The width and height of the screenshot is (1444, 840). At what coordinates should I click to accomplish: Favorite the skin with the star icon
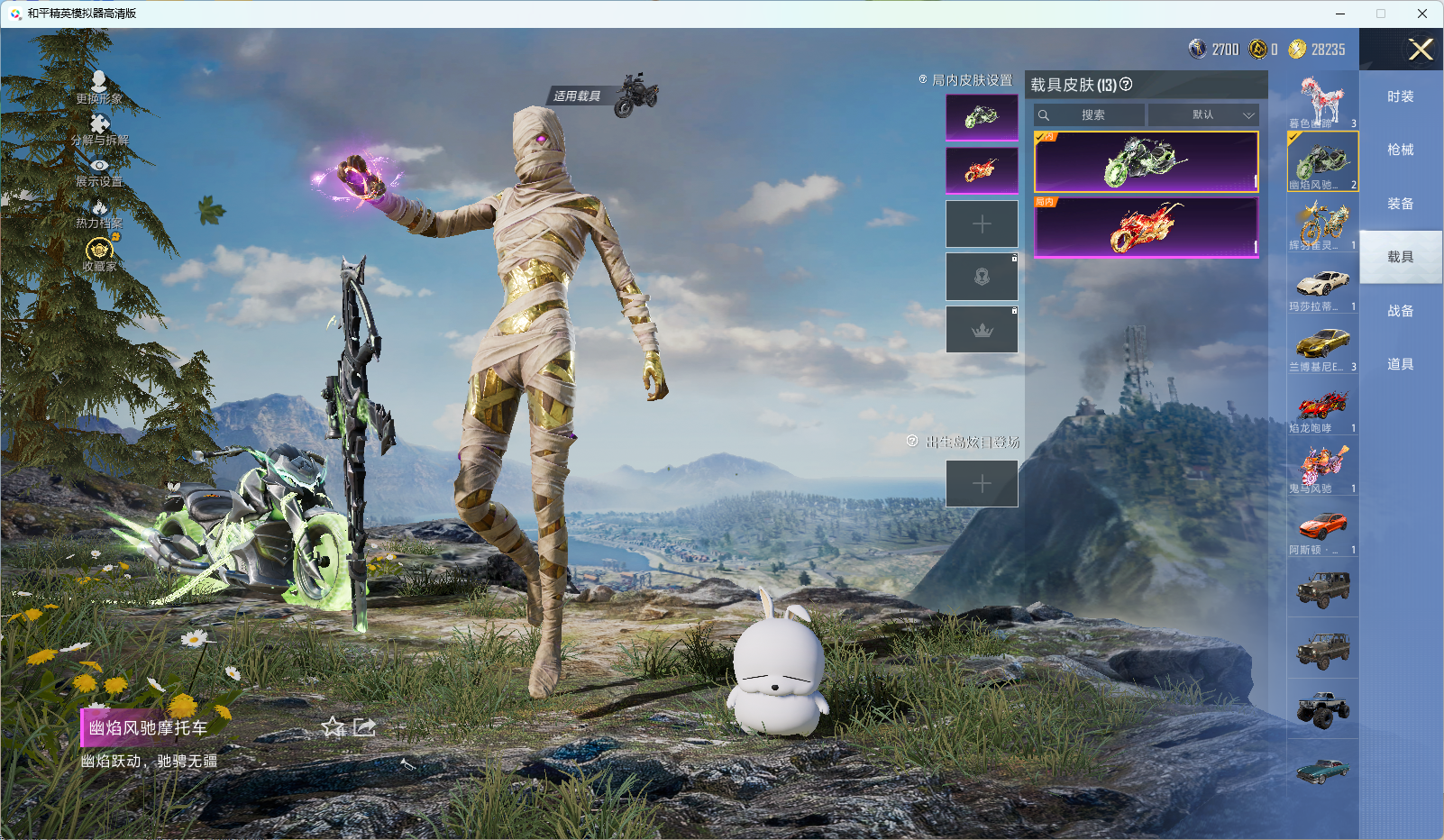coord(334,727)
